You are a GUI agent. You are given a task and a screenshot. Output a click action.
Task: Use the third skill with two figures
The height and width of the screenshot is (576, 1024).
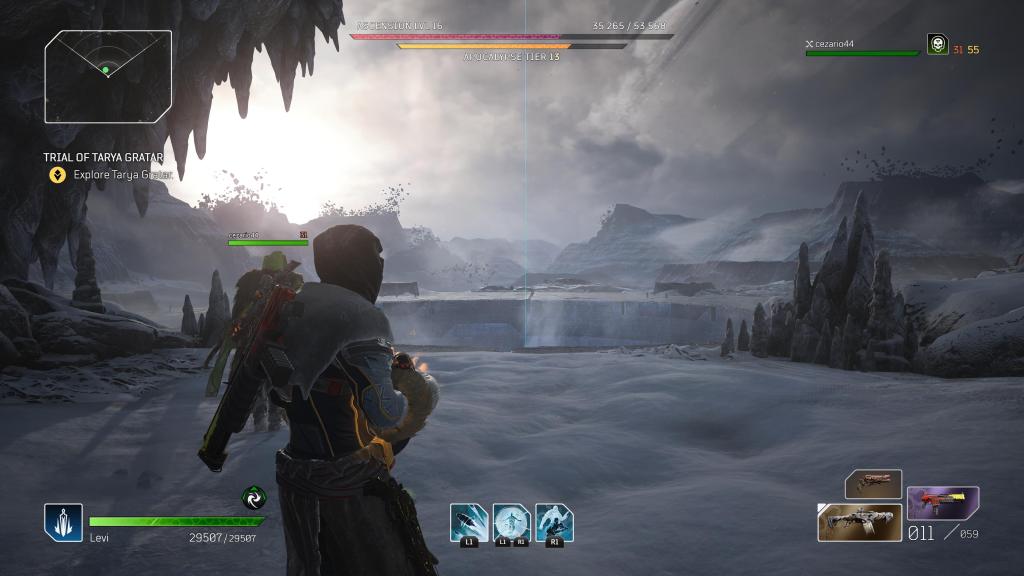tap(554, 522)
